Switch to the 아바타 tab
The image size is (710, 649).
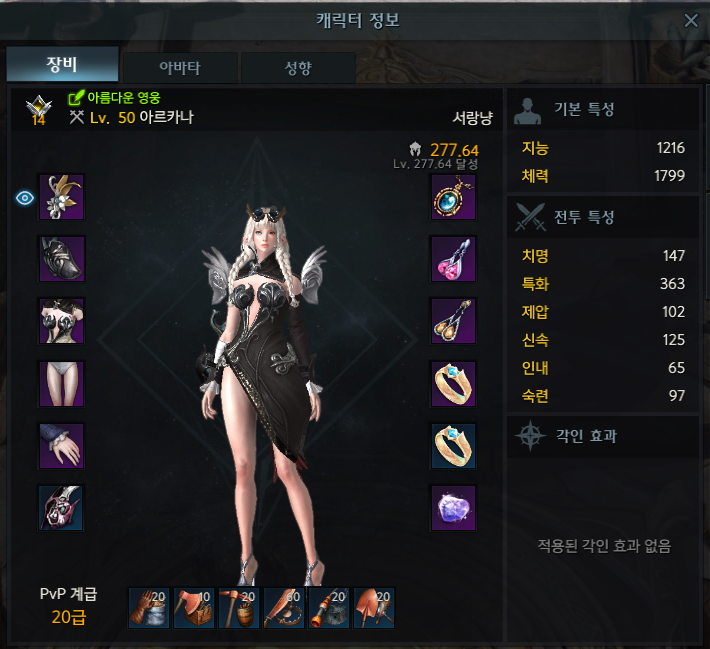click(x=180, y=68)
